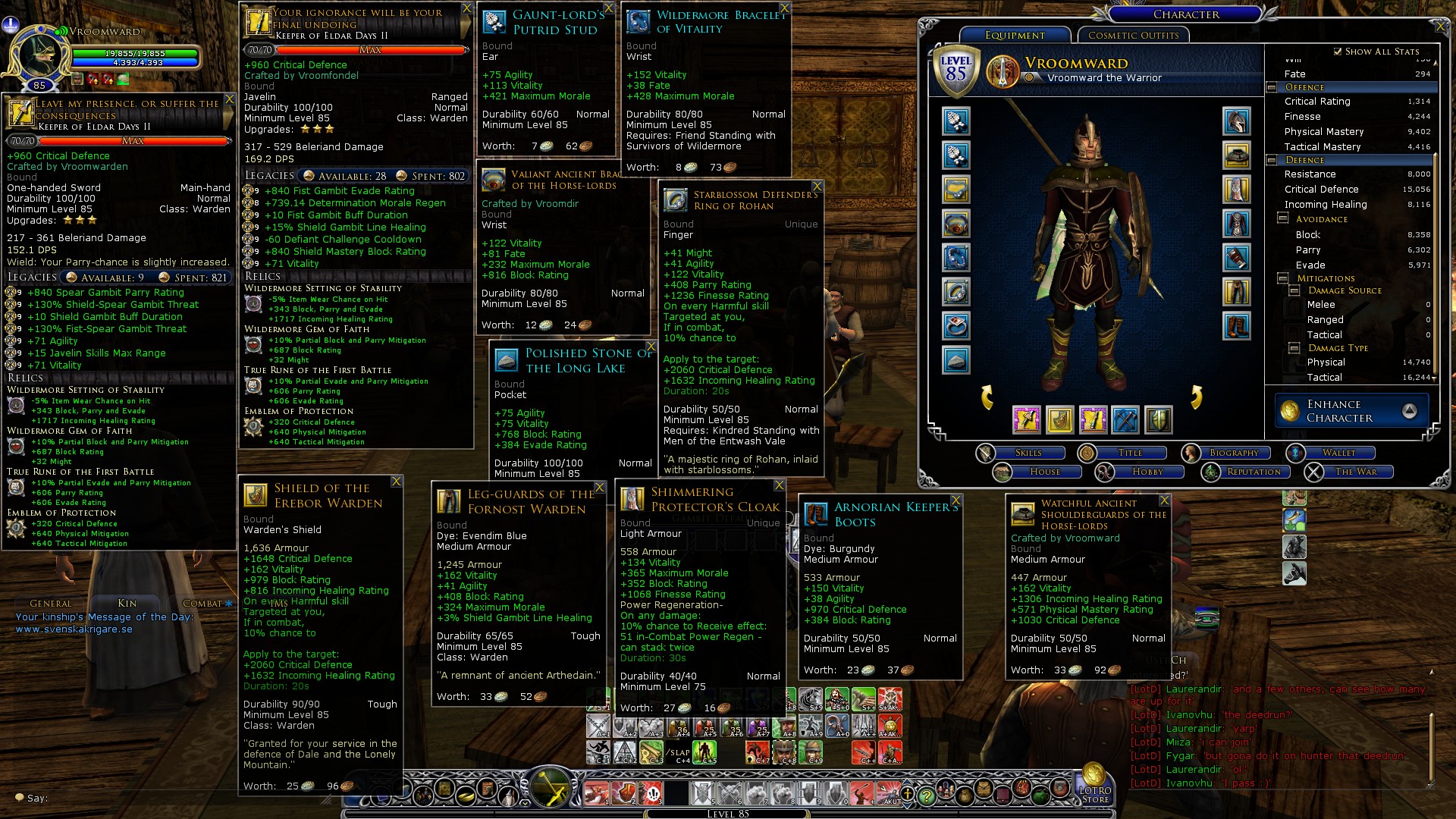Viewport: 1456px width, 819px height.
Task: Switch to the Kin chat tab
Action: click(x=127, y=604)
